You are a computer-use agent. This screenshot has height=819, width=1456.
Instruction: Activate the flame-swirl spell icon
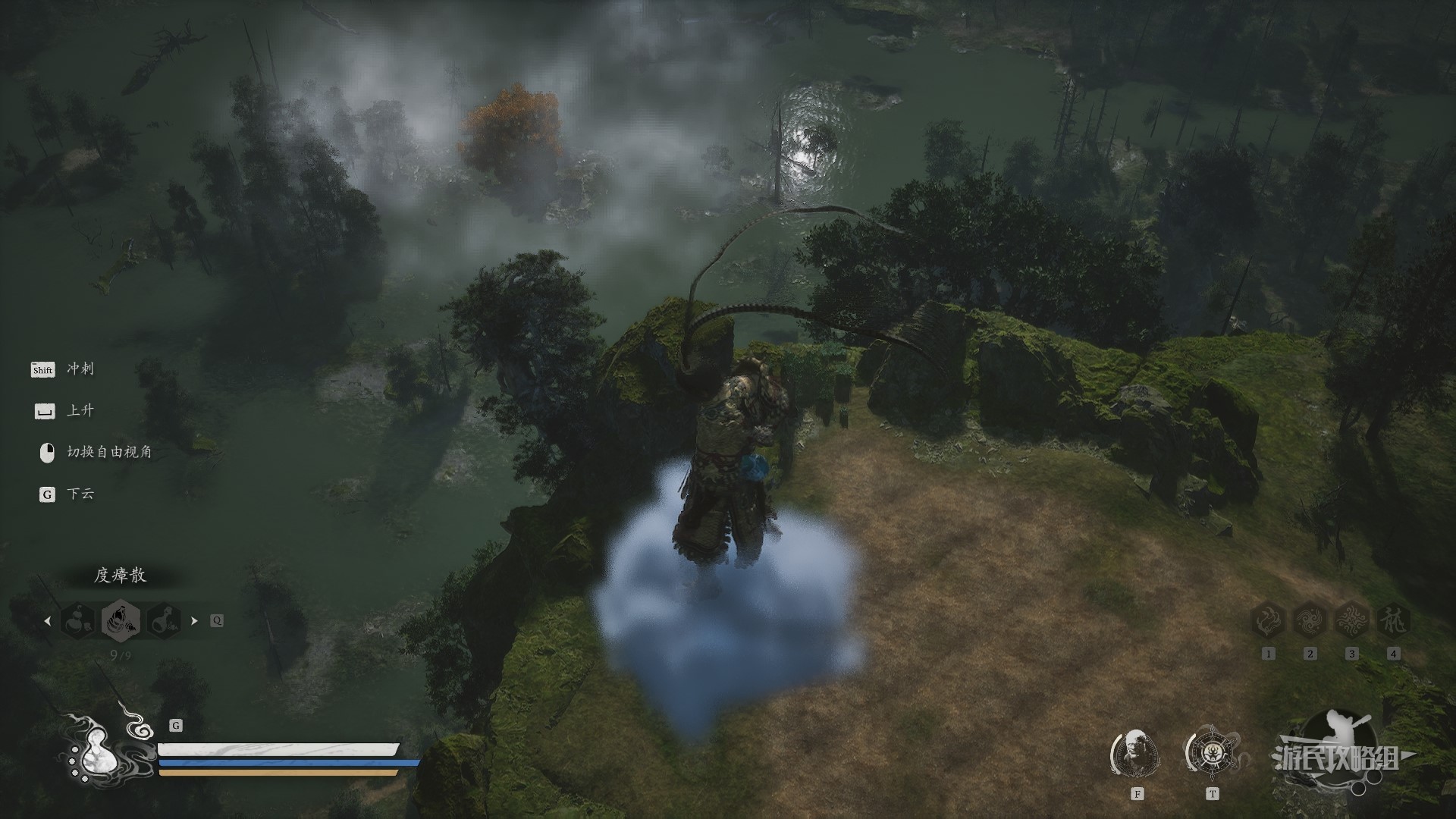point(1268,622)
